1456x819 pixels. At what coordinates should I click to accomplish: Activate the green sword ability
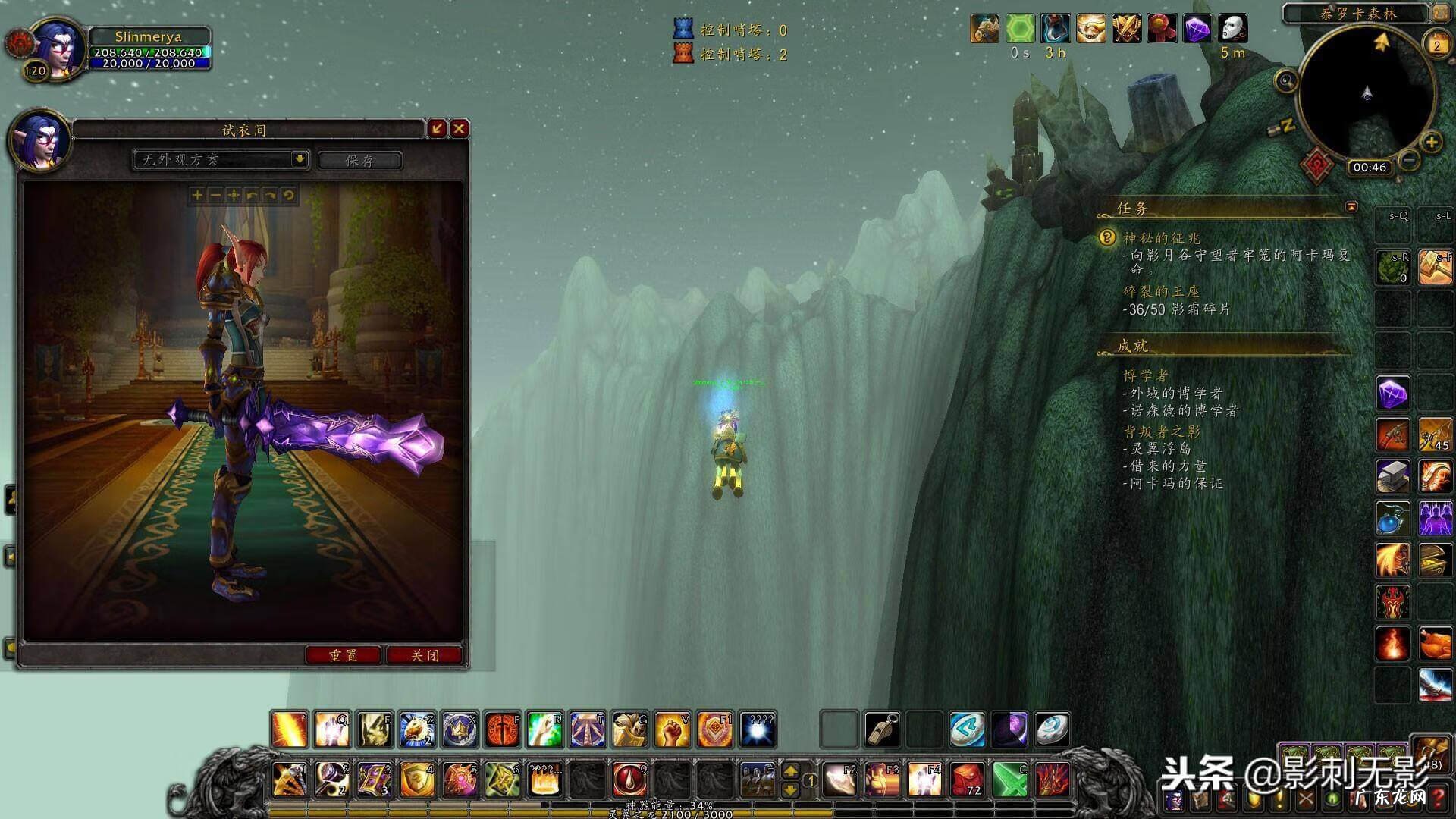point(1010,779)
